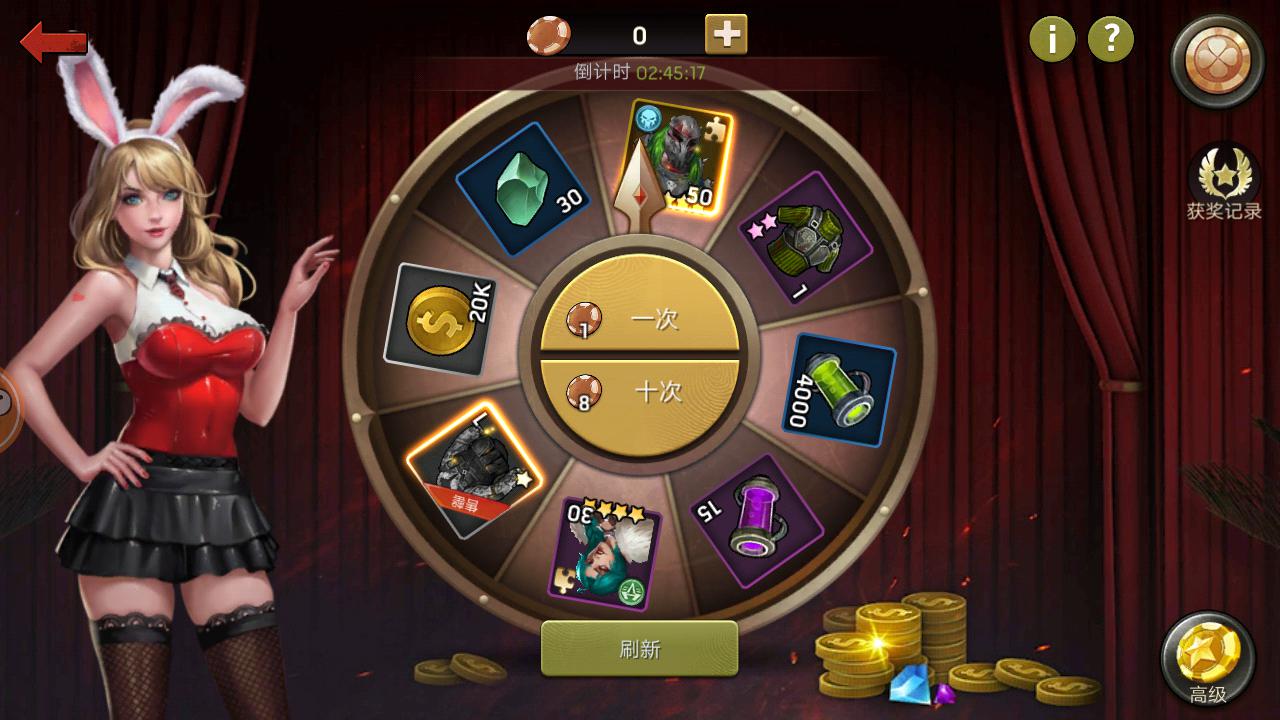This screenshot has width=1280, height=720.
Task: Tap the info (i) button
Action: (x=1051, y=40)
